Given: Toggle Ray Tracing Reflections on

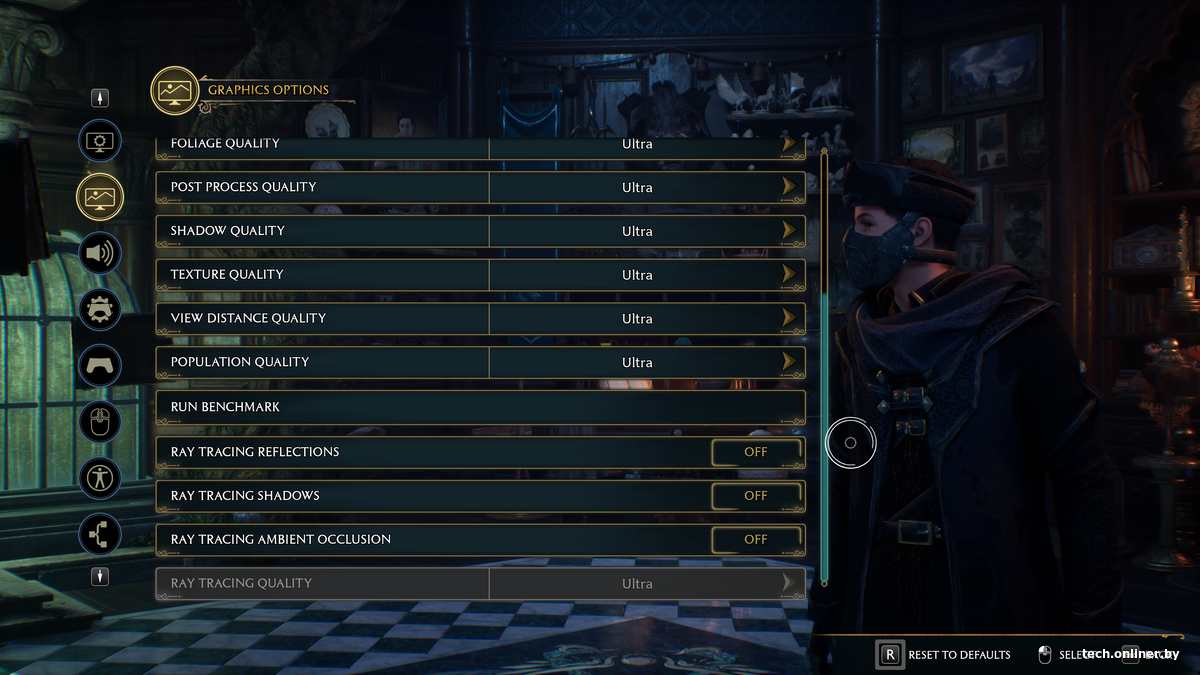Looking at the screenshot, I should (756, 452).
